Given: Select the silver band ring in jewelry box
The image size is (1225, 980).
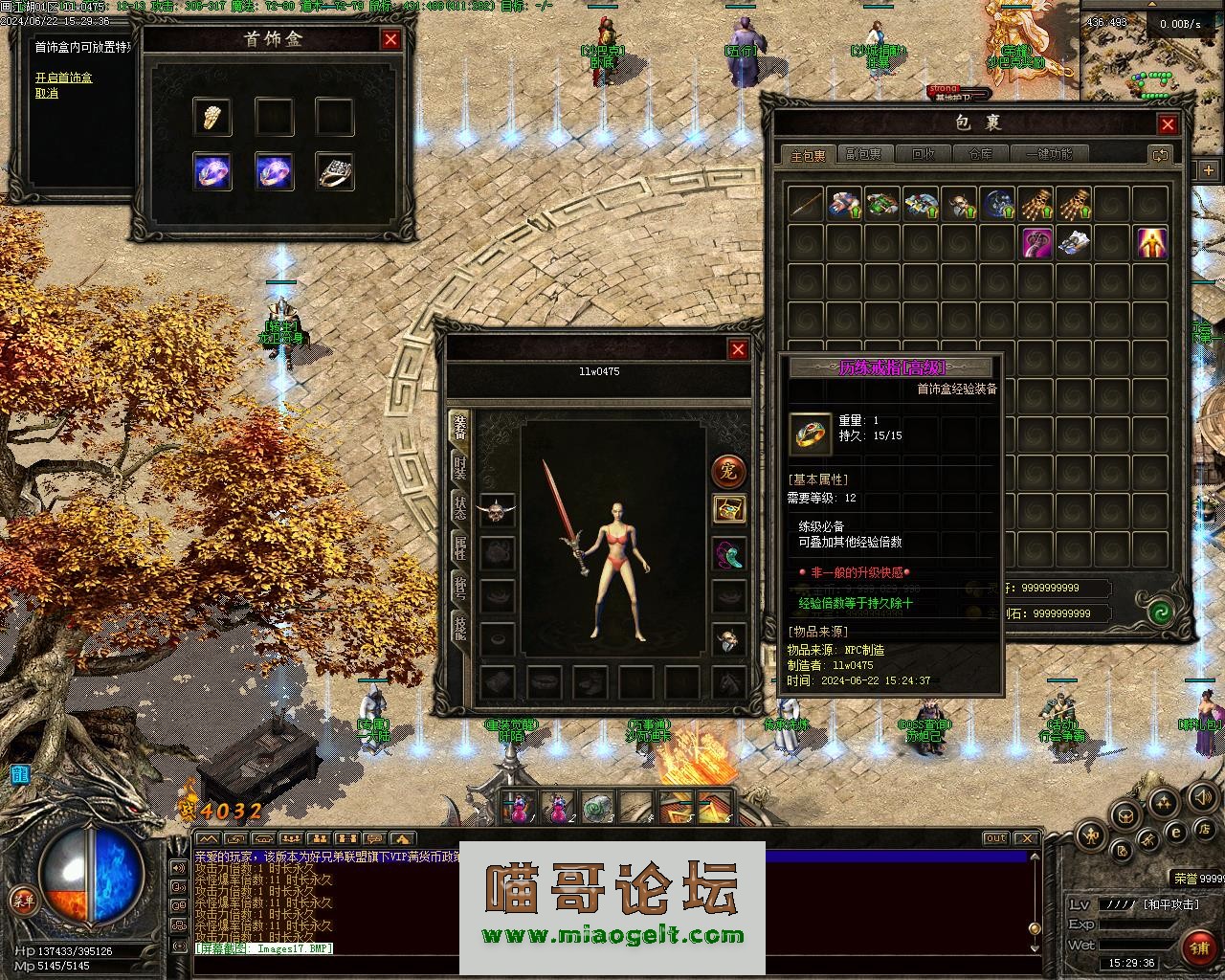Looking at the screenshot, I should click(335, 171).
